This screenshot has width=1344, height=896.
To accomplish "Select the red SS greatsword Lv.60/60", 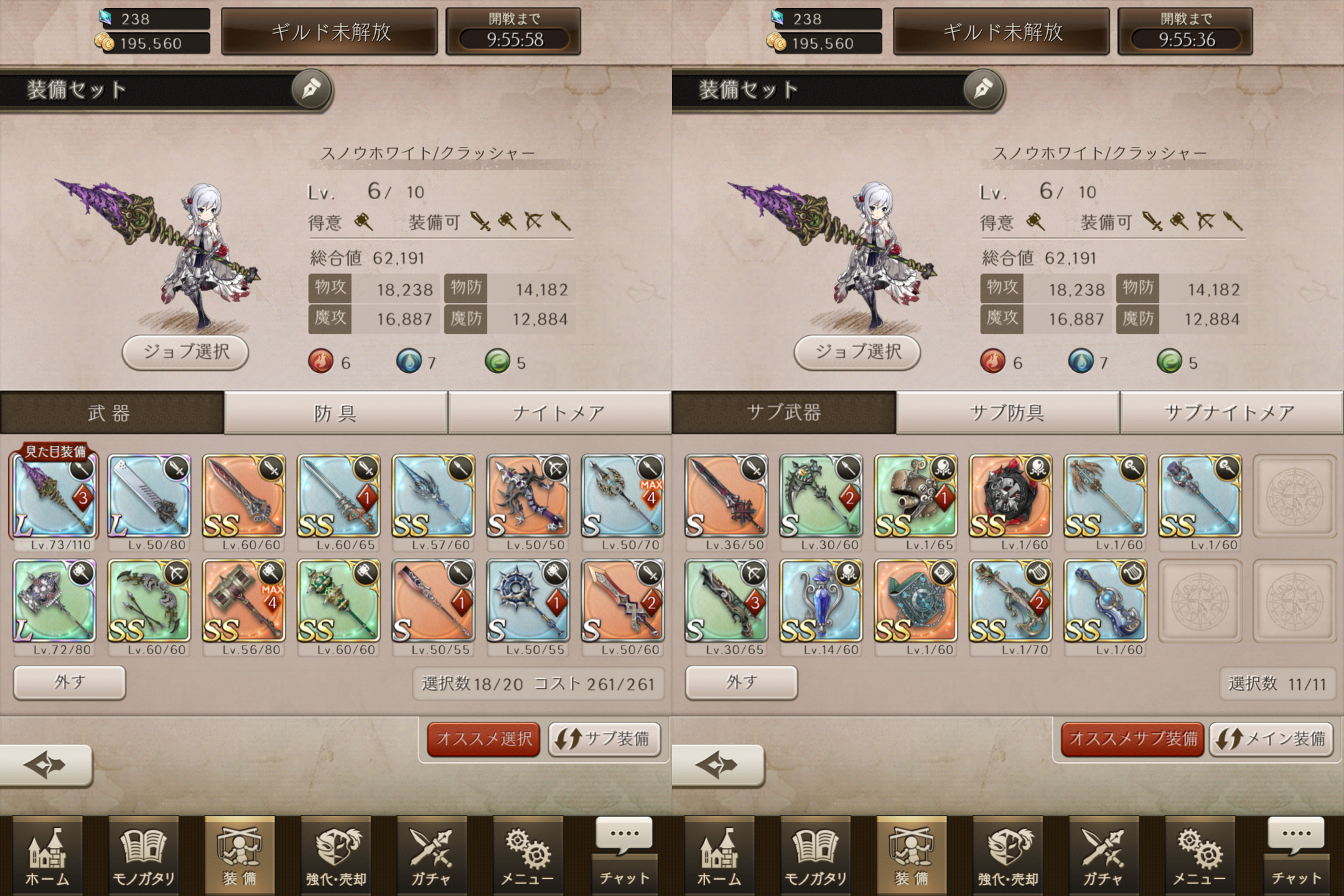I will (243, 496).
